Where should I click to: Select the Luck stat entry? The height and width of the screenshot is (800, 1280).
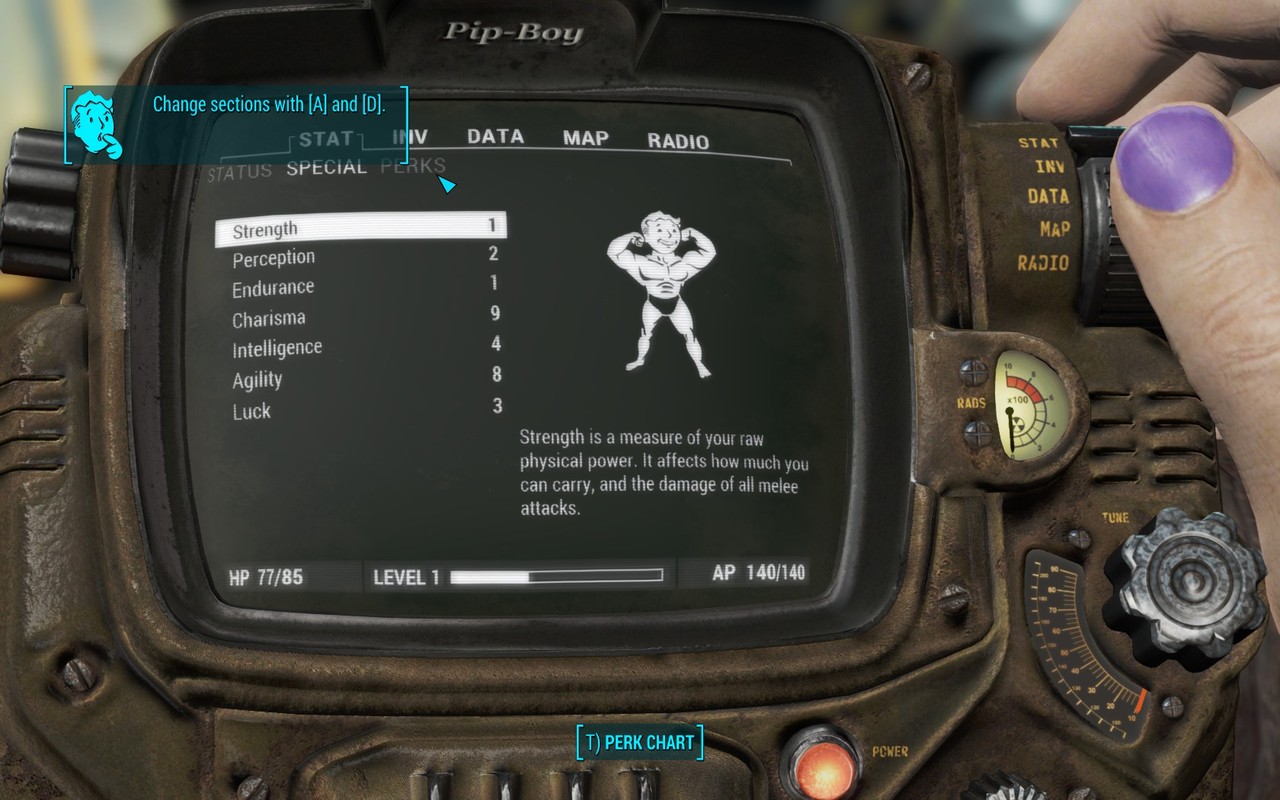point(253,410)
